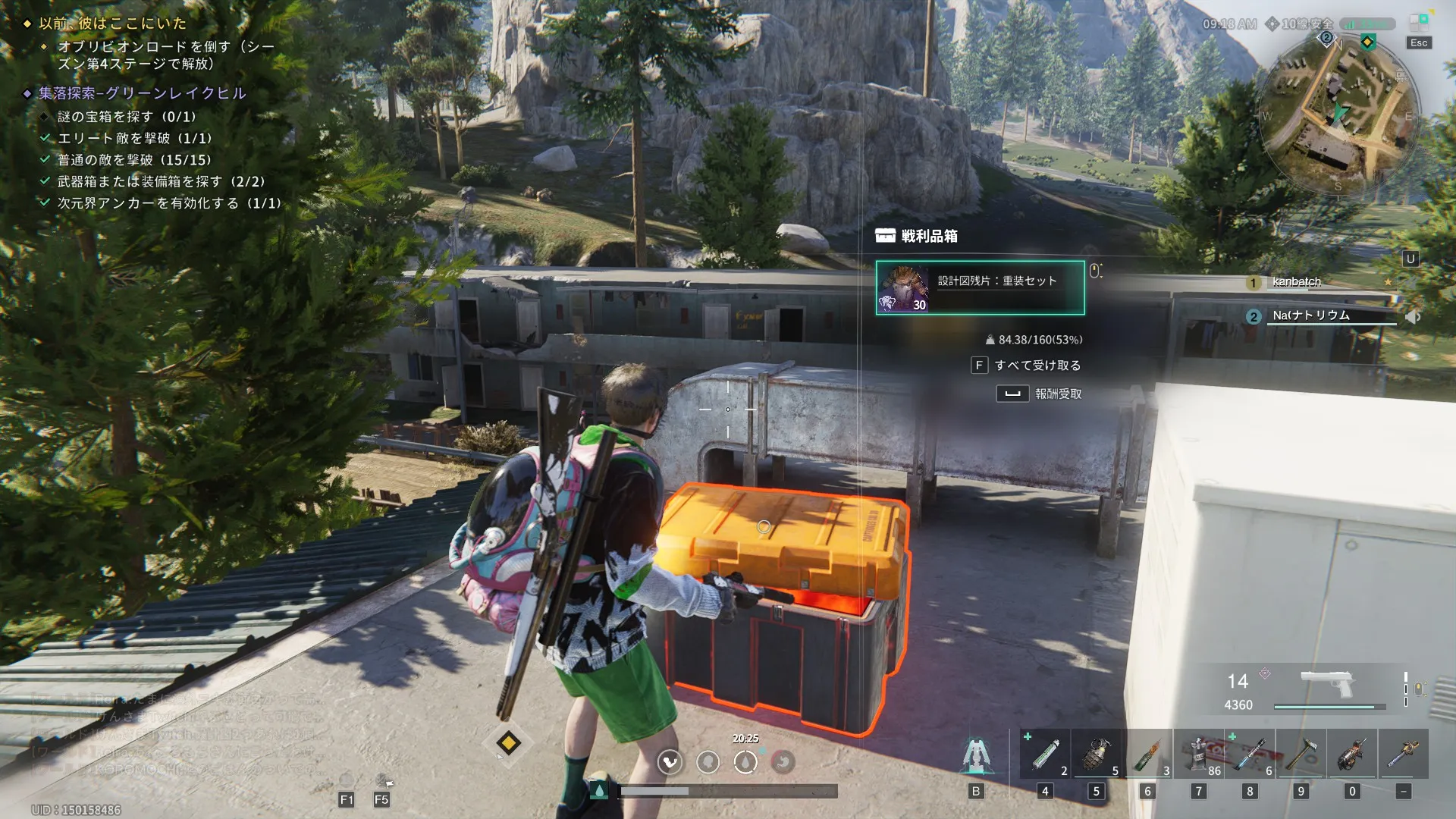Select the hotbar pouch item with count 86

pos(1199,755)
